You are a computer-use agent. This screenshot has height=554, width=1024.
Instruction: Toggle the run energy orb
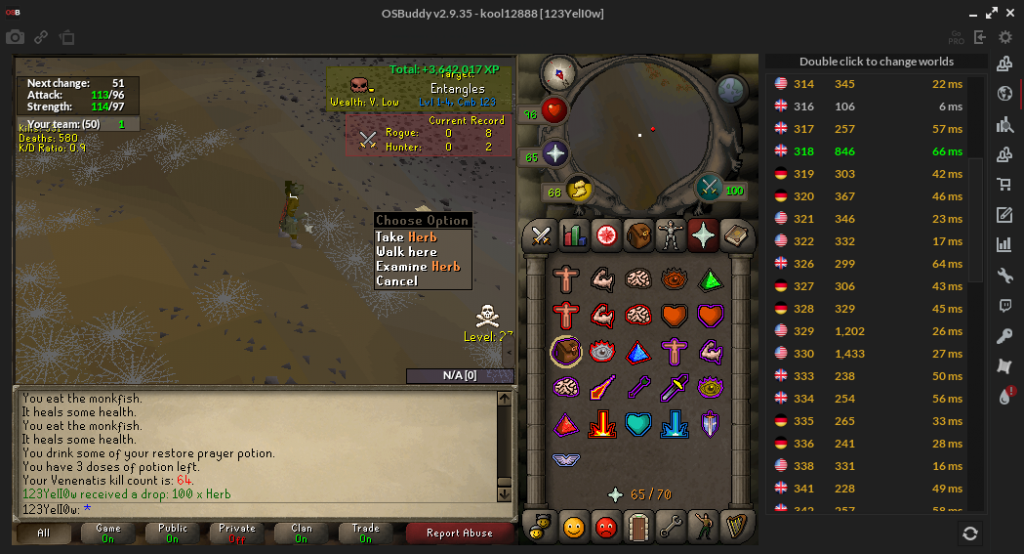pyautogui.click(x=578, y=189)
